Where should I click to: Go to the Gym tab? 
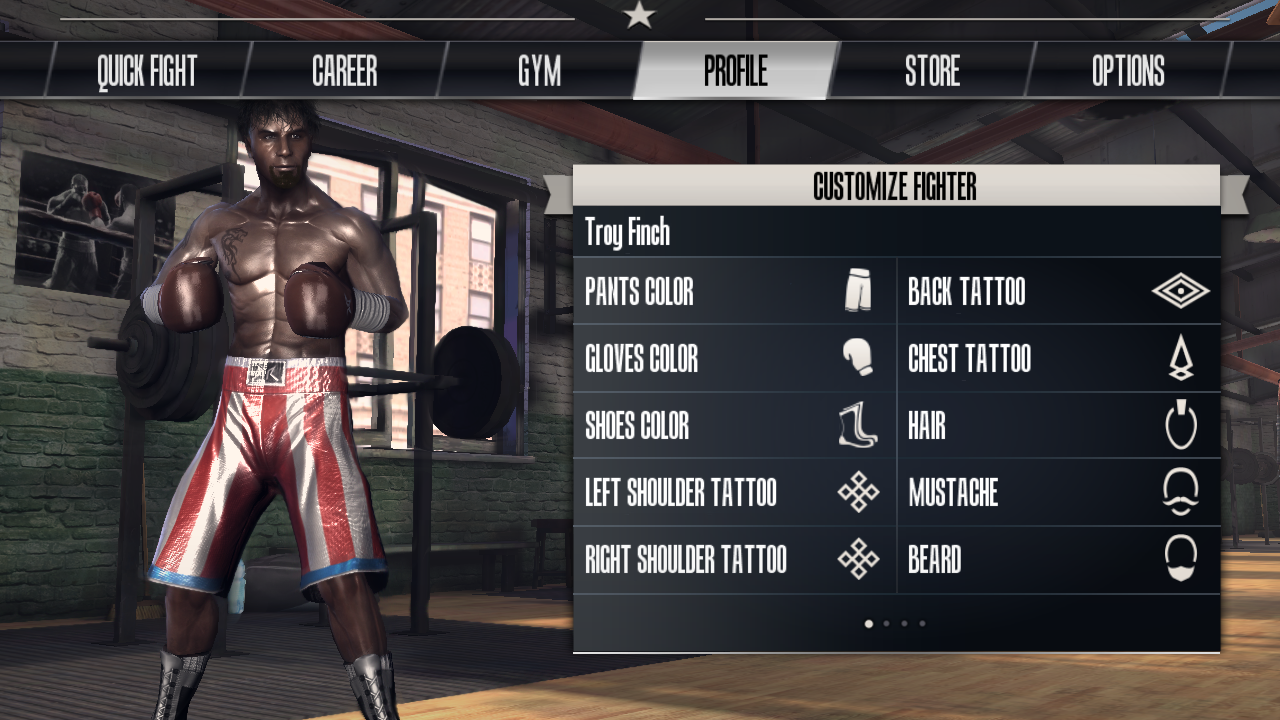pos(539,71)
